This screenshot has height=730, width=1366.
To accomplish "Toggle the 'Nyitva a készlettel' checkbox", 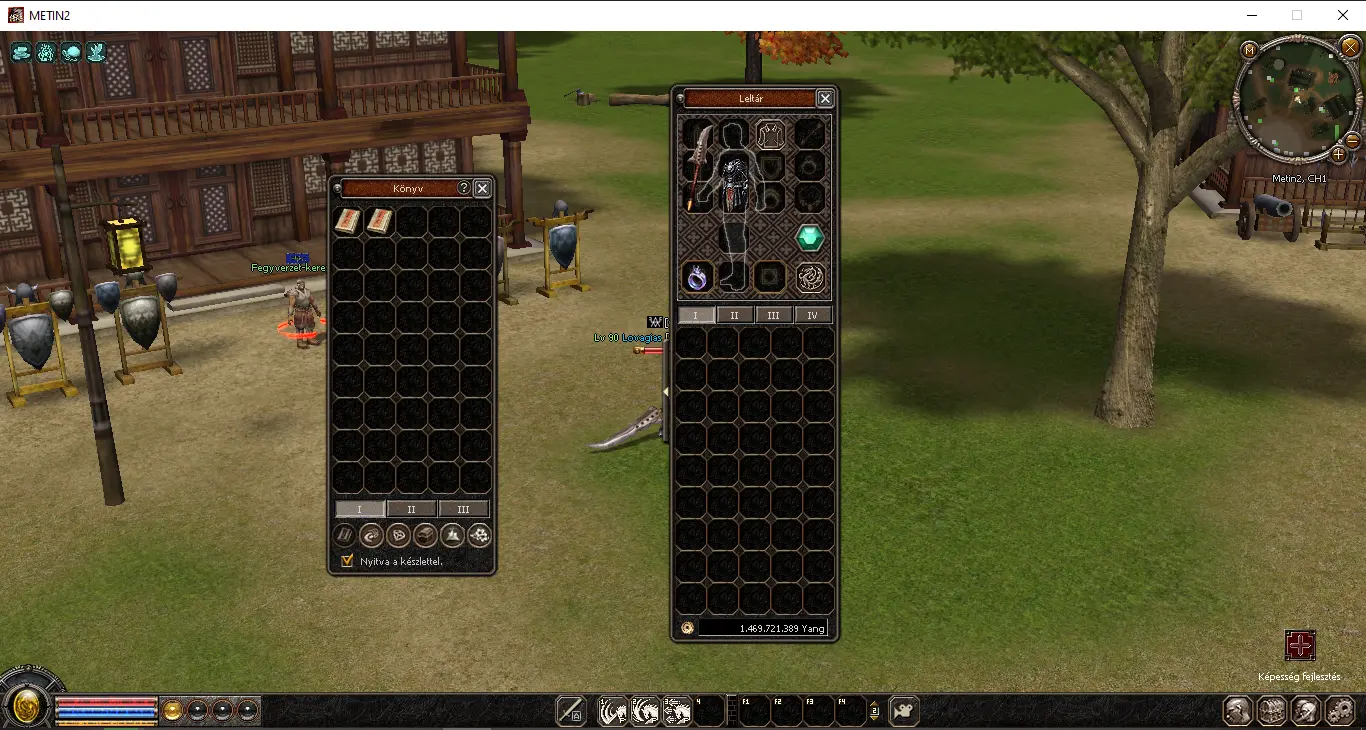I will click(348, 561).
